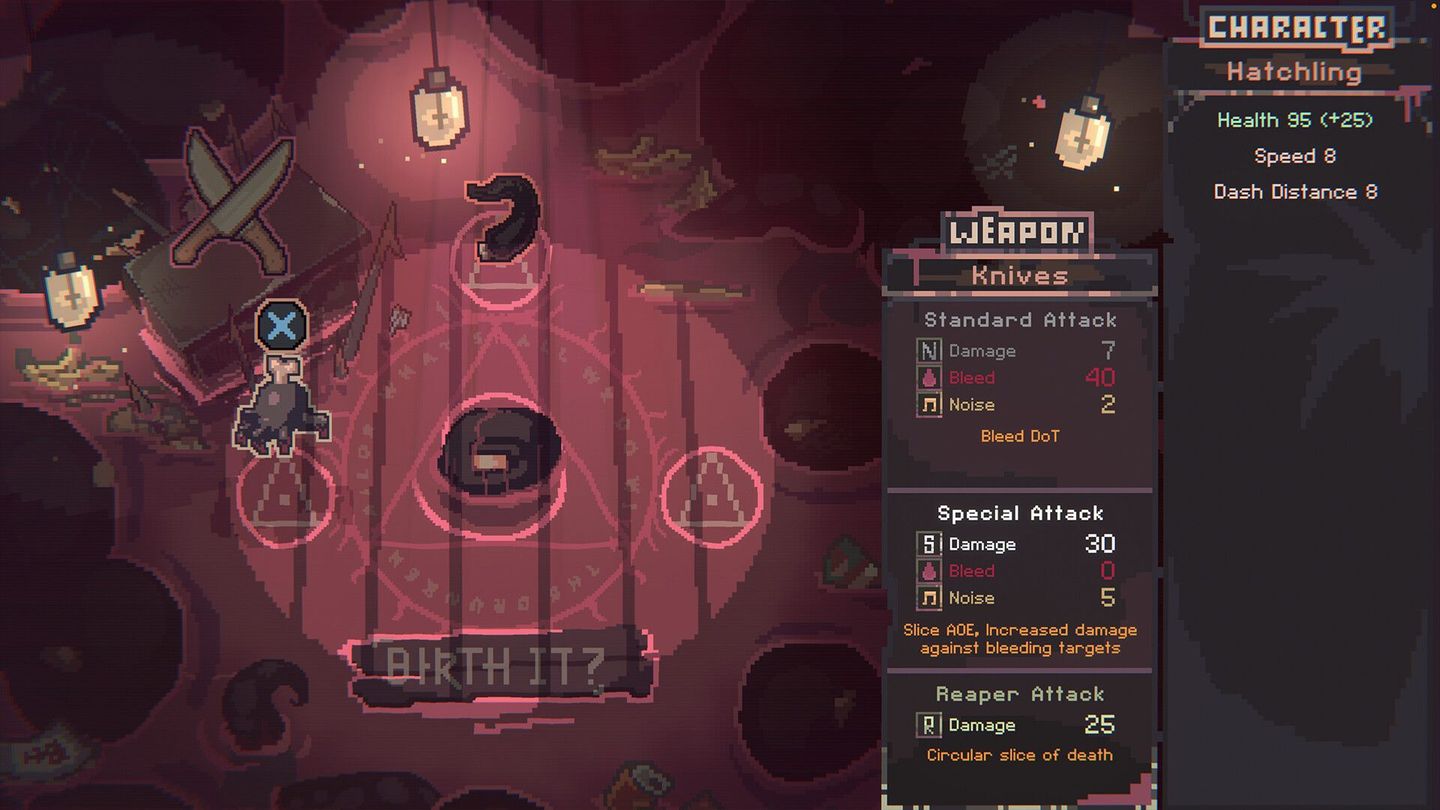Image resolution: width=1440 pixels, height=810 pixels.
Task: Collapse the Character panel header
Action: pyautogui.click(x=1296, y=30)
